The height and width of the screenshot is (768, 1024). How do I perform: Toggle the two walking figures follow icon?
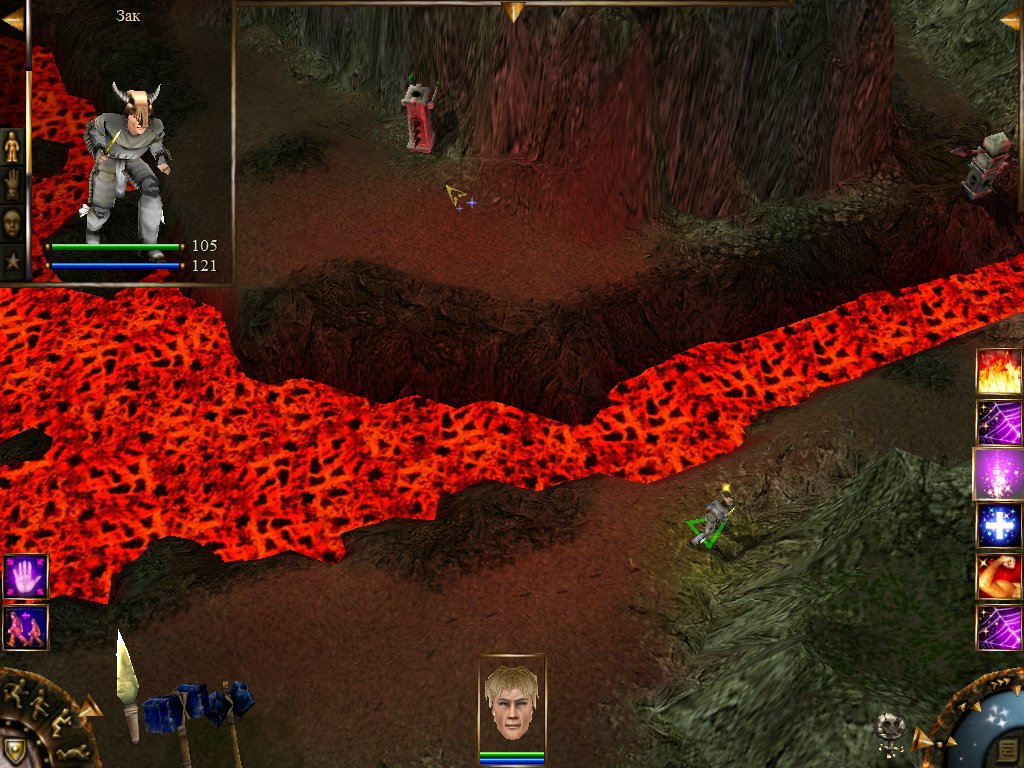[25, 628]
